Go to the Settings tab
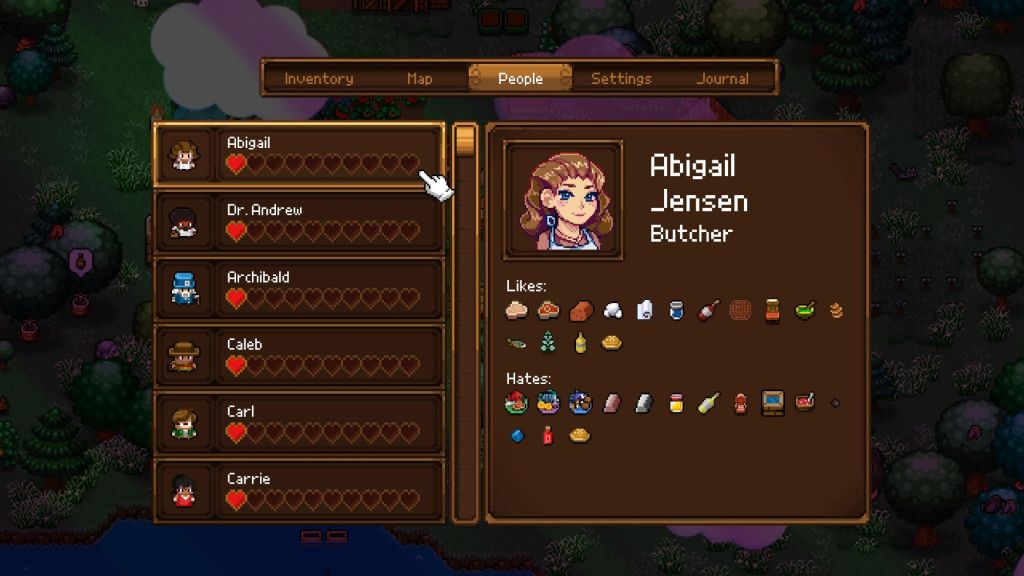This screenshot has width=1024, height=576. tap(621, 79)
